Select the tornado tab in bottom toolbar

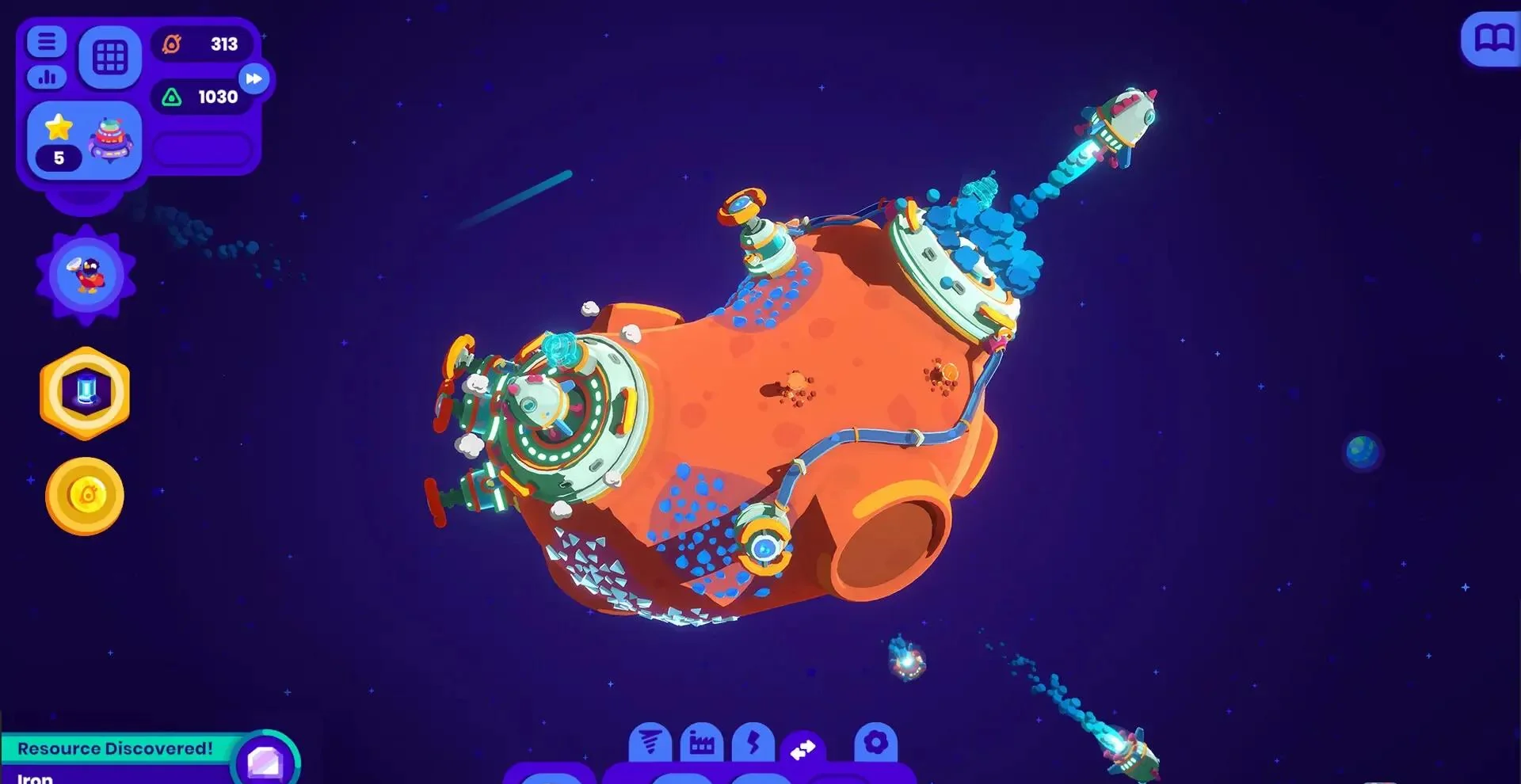point(650,743)
